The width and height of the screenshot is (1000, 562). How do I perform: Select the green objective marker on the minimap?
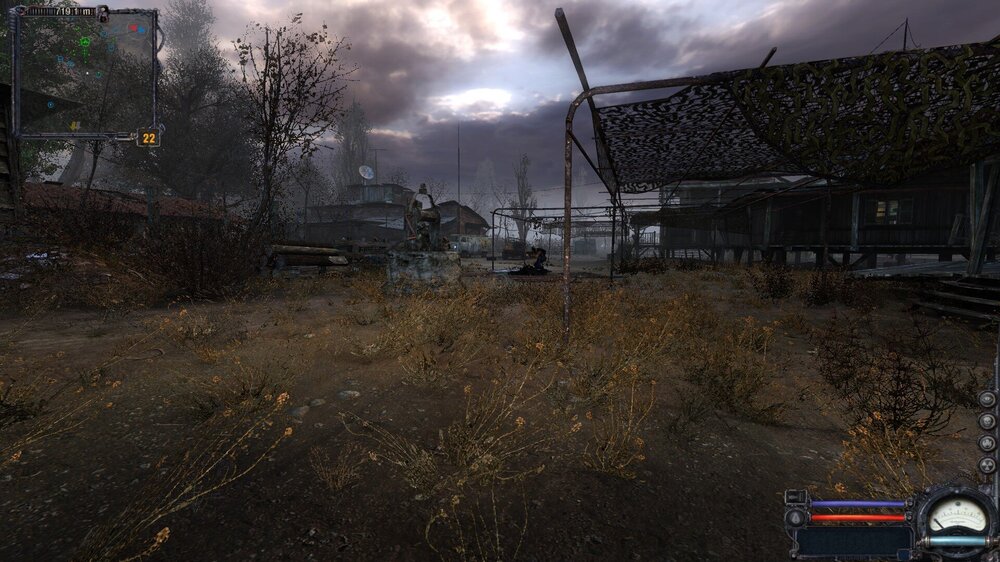(x=85, y=42)
